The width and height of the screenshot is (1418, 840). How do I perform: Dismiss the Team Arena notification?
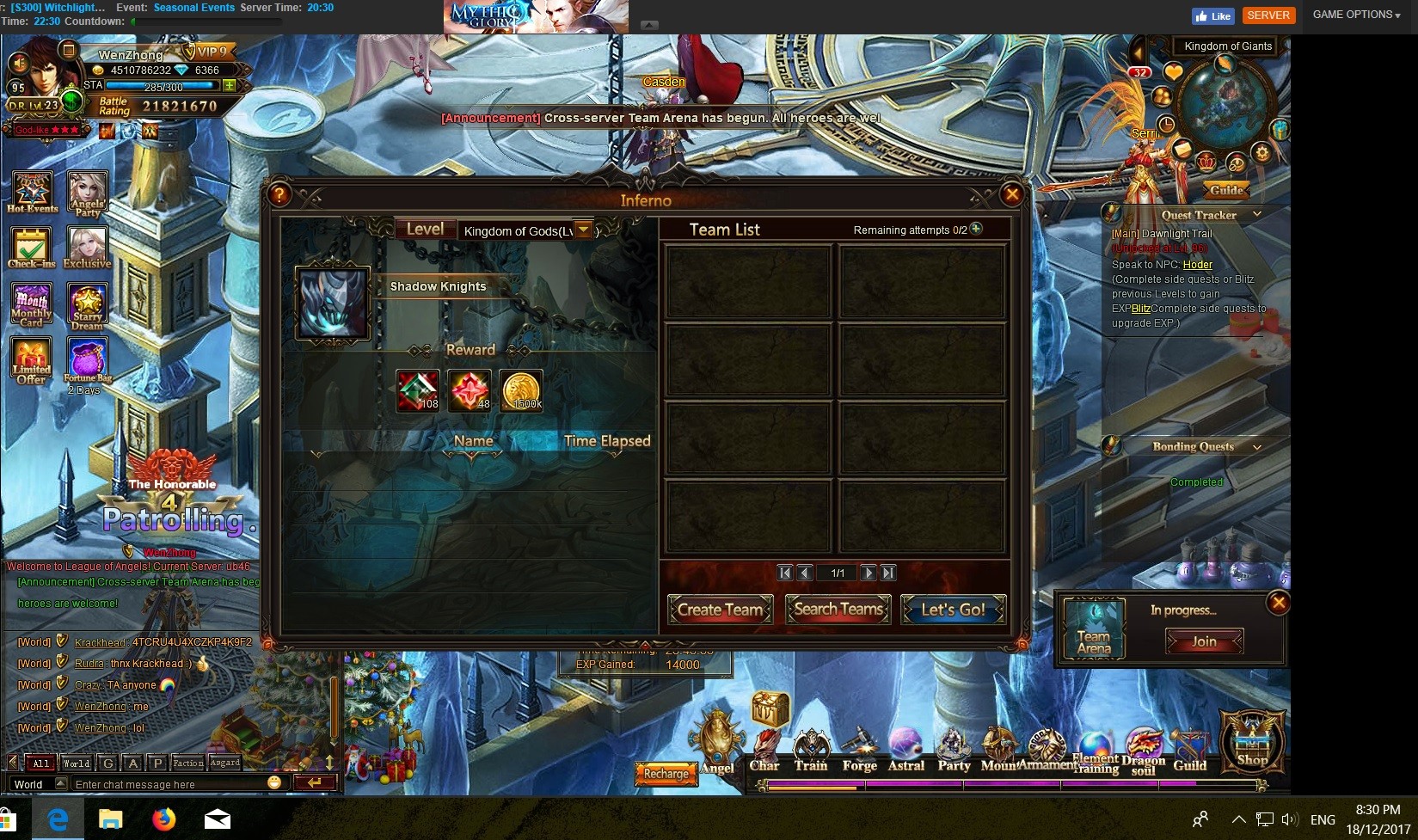pos(1279,603)
